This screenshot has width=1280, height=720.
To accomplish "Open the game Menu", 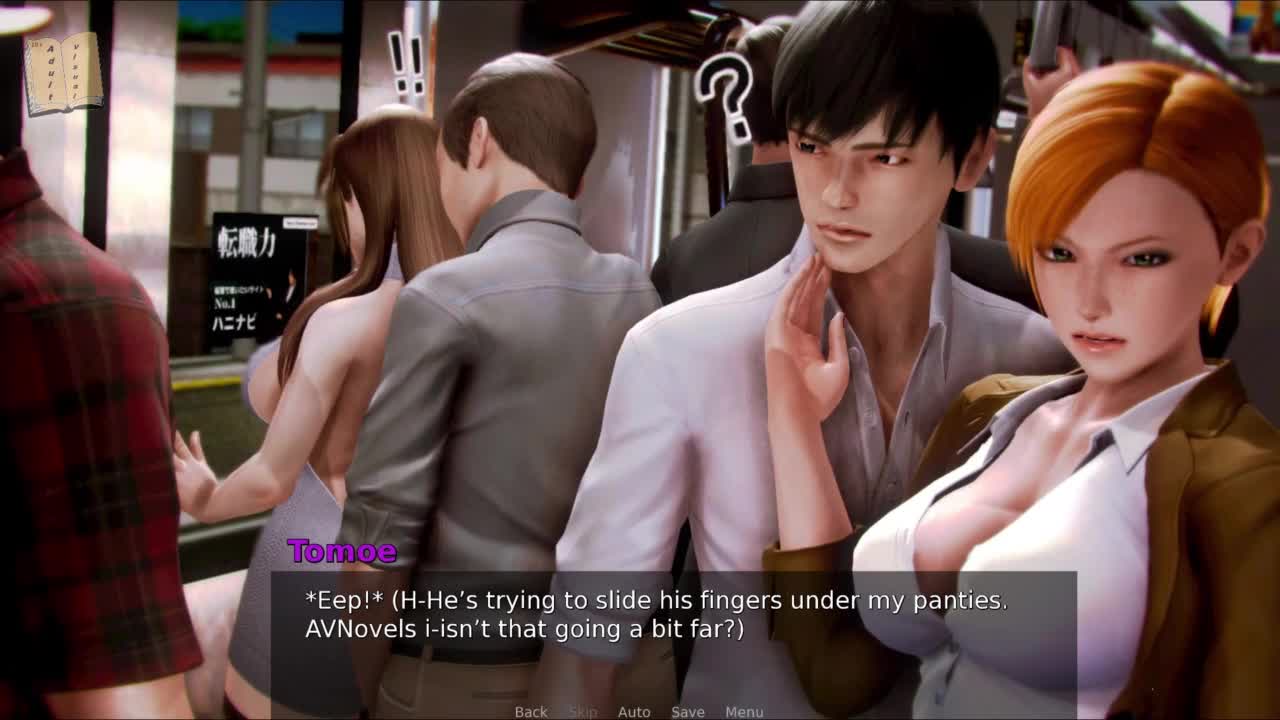I will pos(744,712).
